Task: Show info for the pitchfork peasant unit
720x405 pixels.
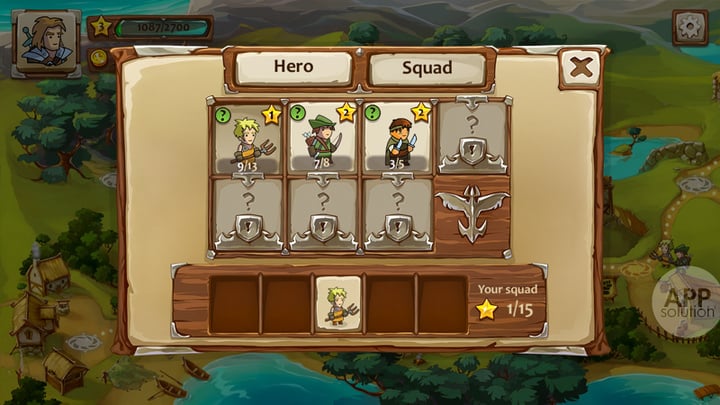Action: (223, 113)
